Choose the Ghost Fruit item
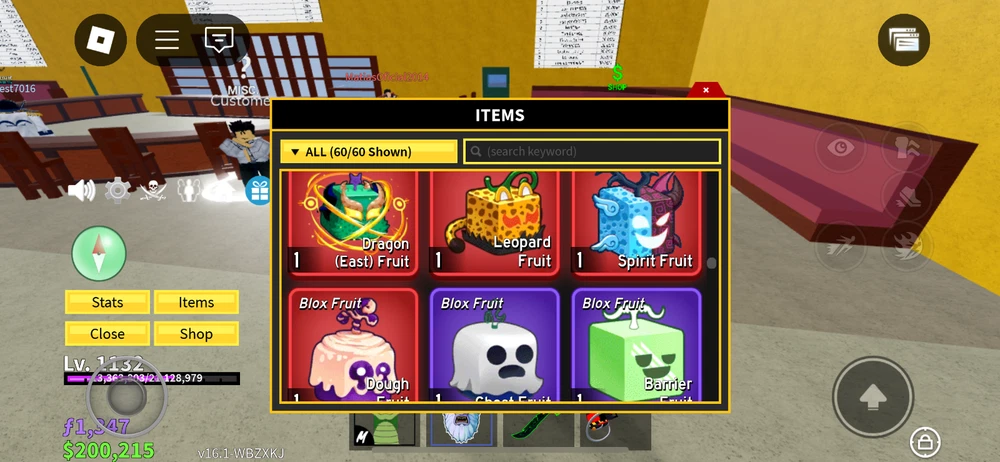The height and width of the screenshot is (462, 1000). (495, 345)
